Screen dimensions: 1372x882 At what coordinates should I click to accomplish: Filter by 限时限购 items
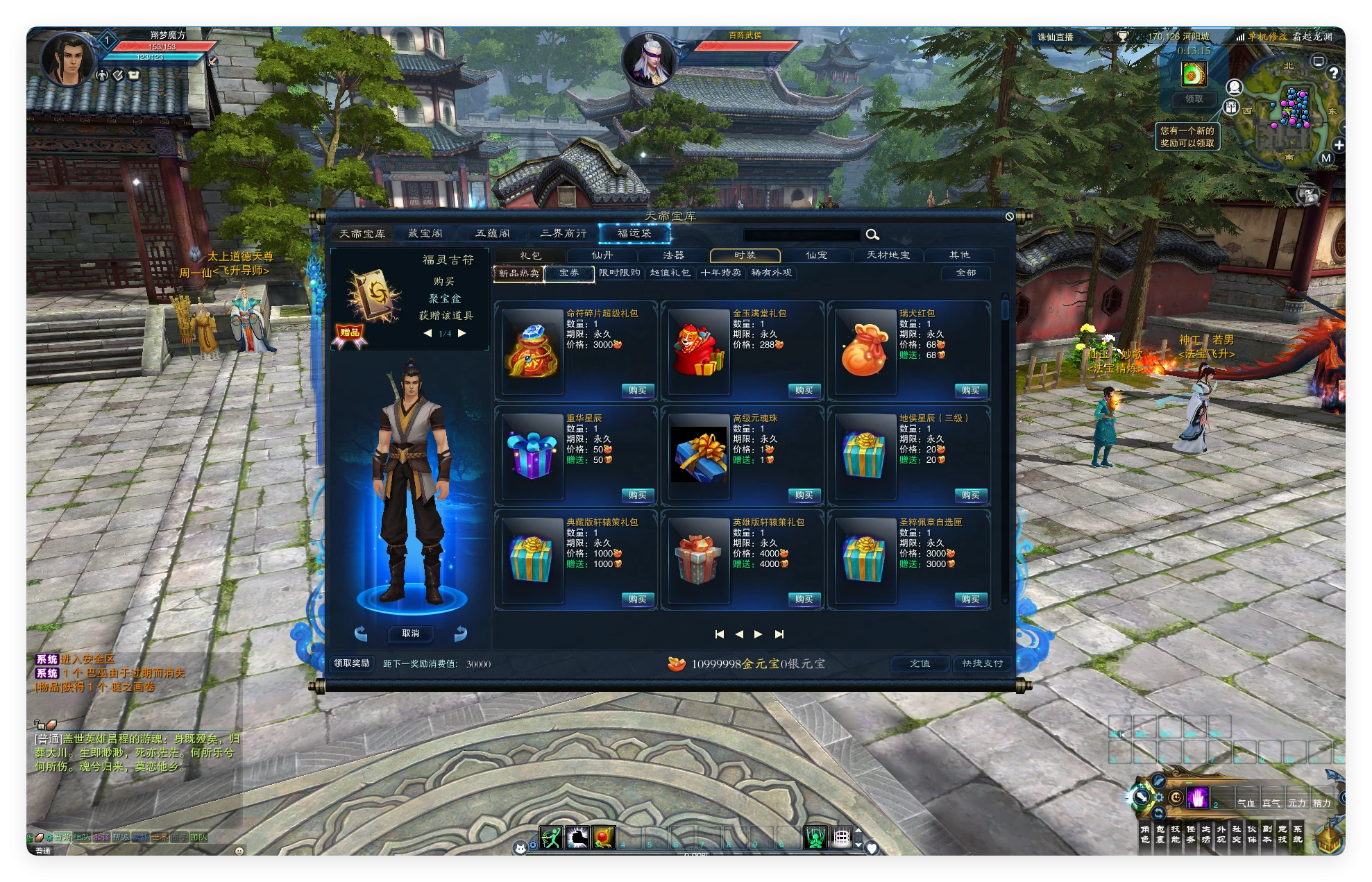tap(619, 273)
